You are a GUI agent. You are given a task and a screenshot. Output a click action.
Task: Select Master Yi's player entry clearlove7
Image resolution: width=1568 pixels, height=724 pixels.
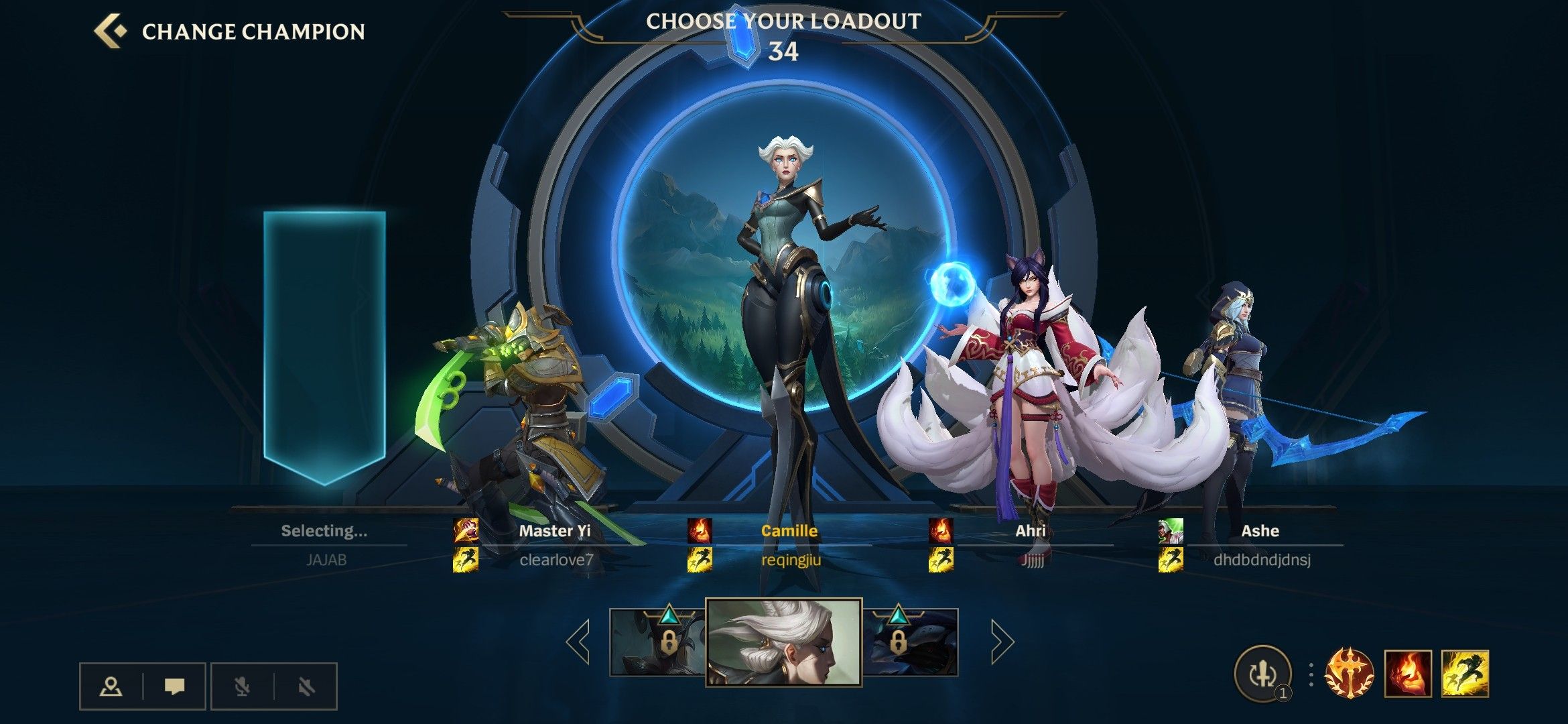[x=556, y=560]
